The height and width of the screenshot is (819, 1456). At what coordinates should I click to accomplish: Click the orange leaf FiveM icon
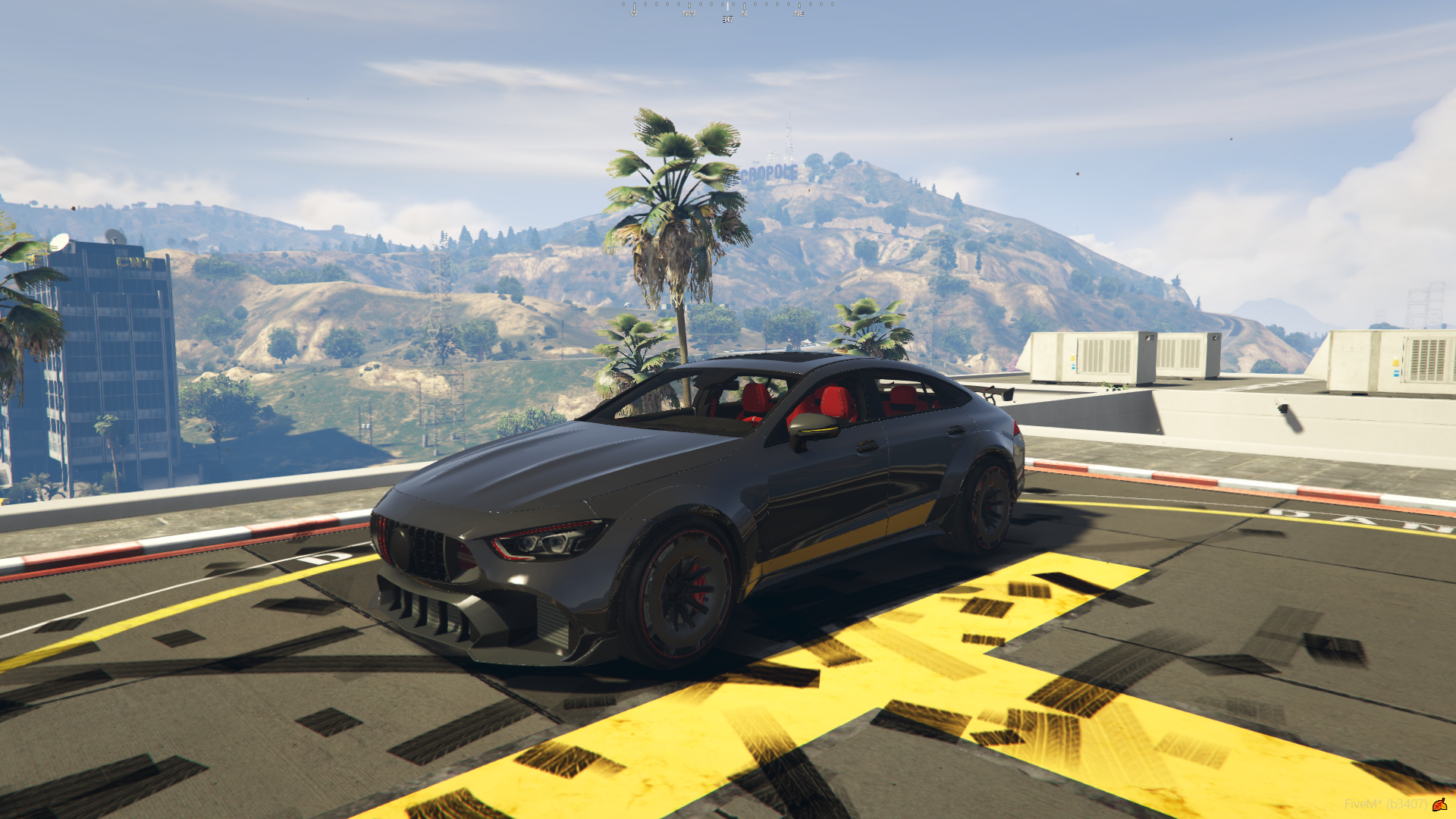(x=1439, y=804)
